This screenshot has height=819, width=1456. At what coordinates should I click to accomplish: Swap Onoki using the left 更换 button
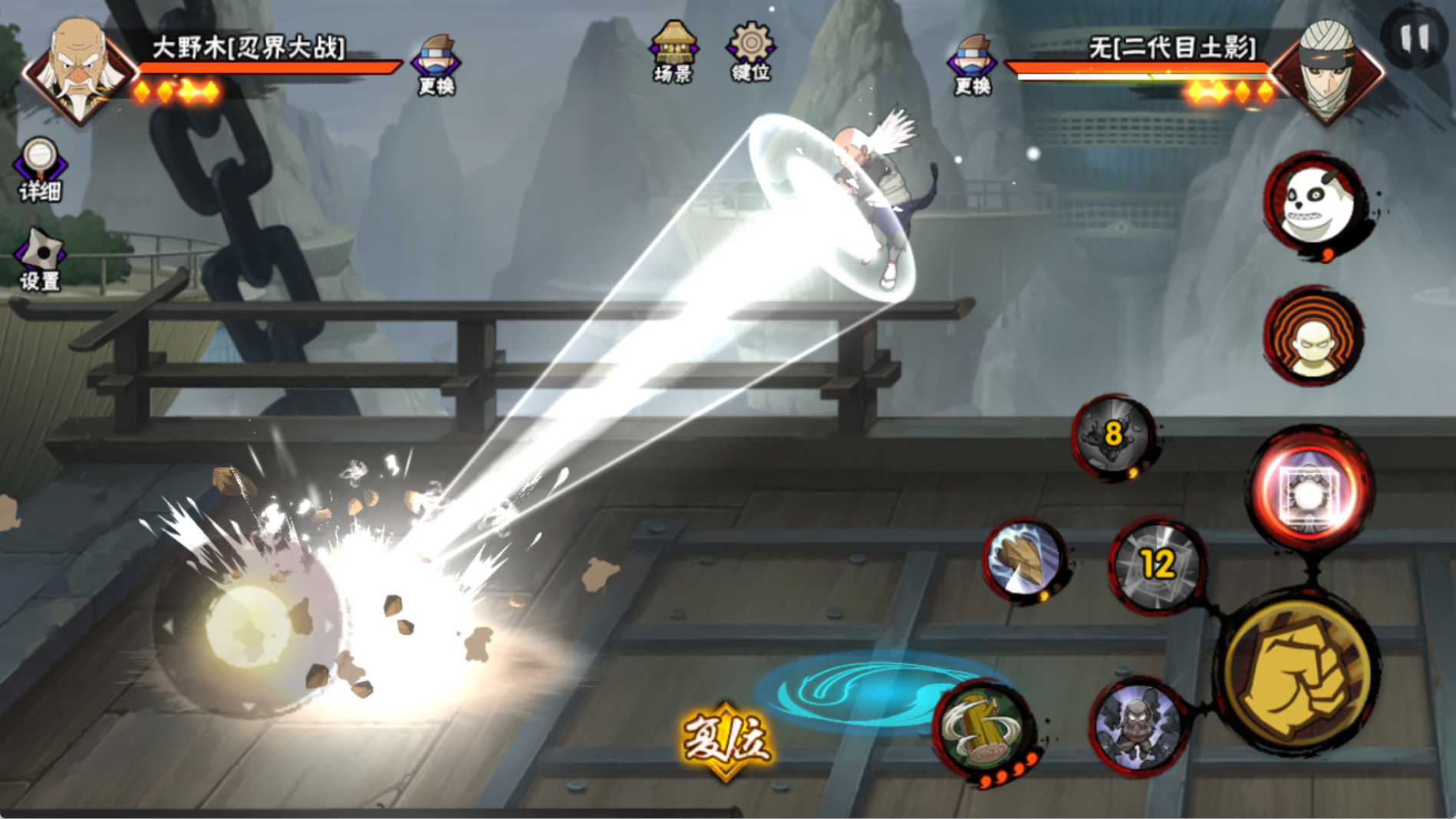click(x=436, y=65)
